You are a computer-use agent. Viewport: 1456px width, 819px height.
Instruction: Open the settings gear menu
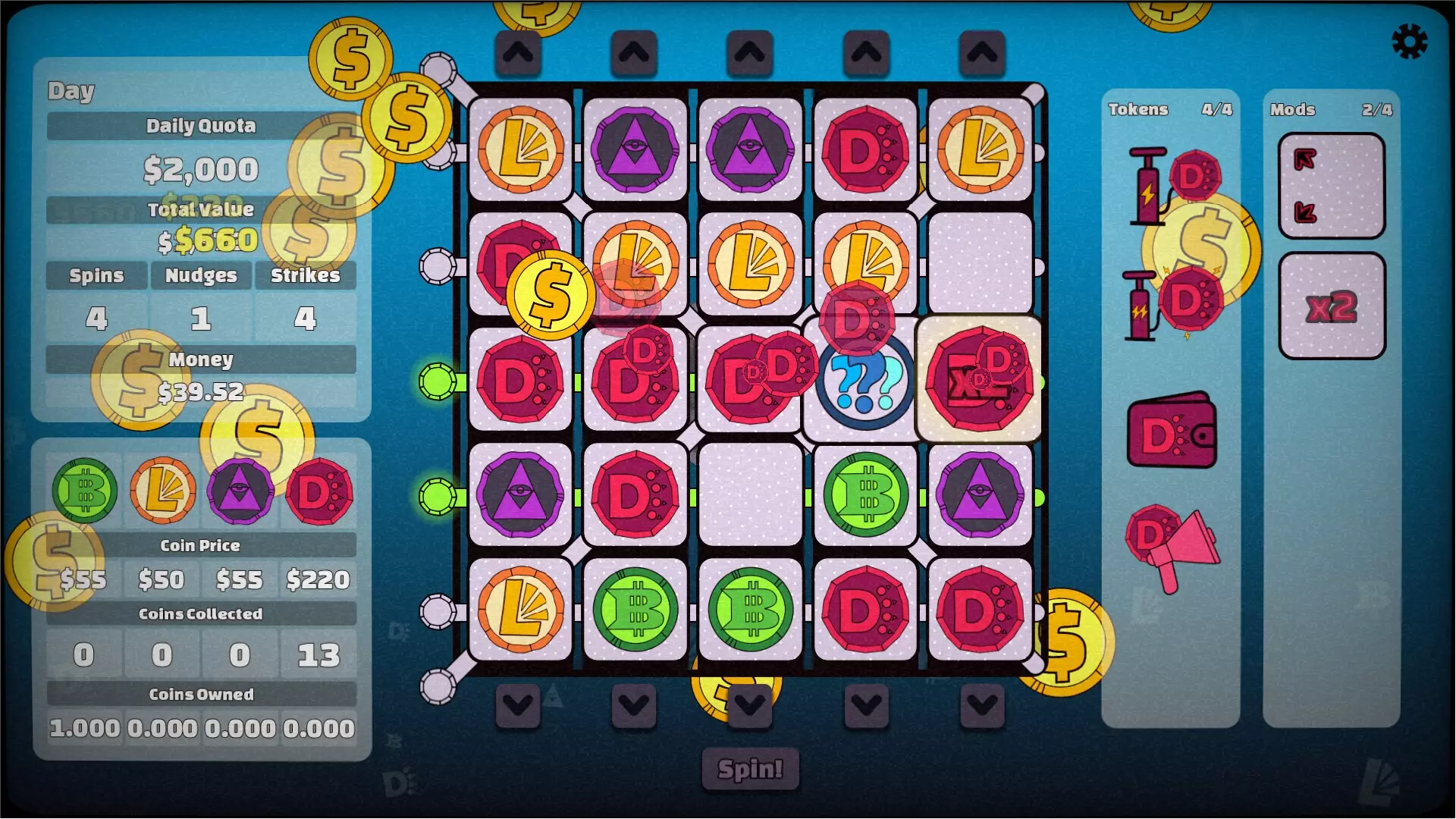1409,39
